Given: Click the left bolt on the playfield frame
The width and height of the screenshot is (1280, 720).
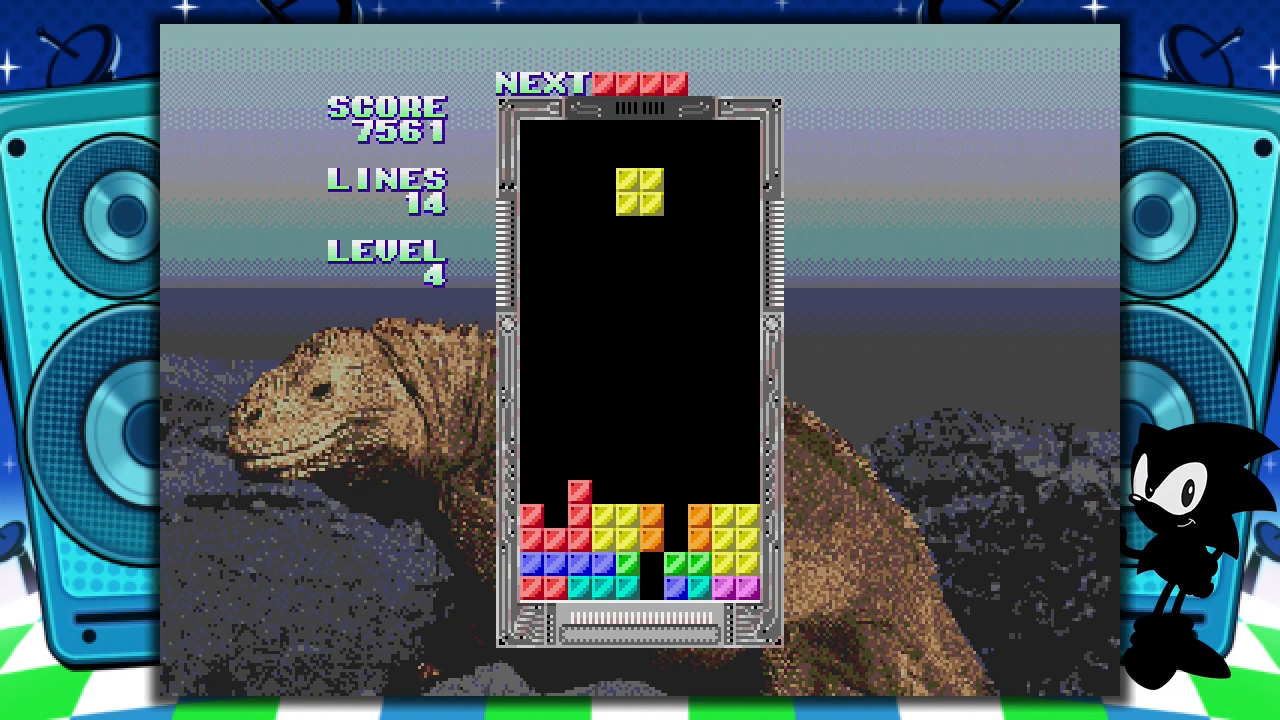Looking at the screenshot, I should [508, 323].
